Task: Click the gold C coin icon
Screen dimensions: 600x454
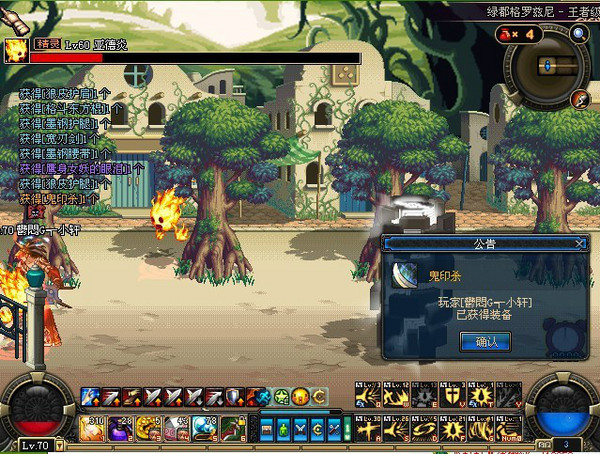Action: pyautogui.click(x=320, y=396)
